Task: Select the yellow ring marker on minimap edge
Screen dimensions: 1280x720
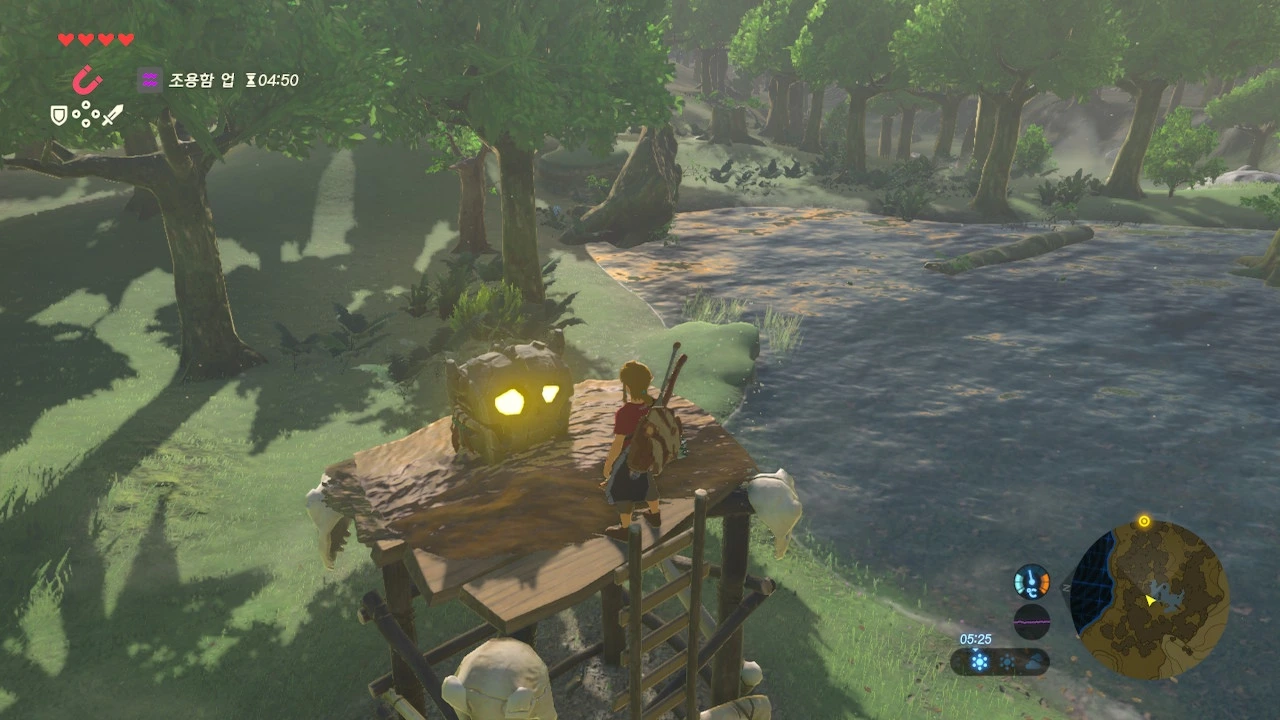Action: click(1144, 522)
